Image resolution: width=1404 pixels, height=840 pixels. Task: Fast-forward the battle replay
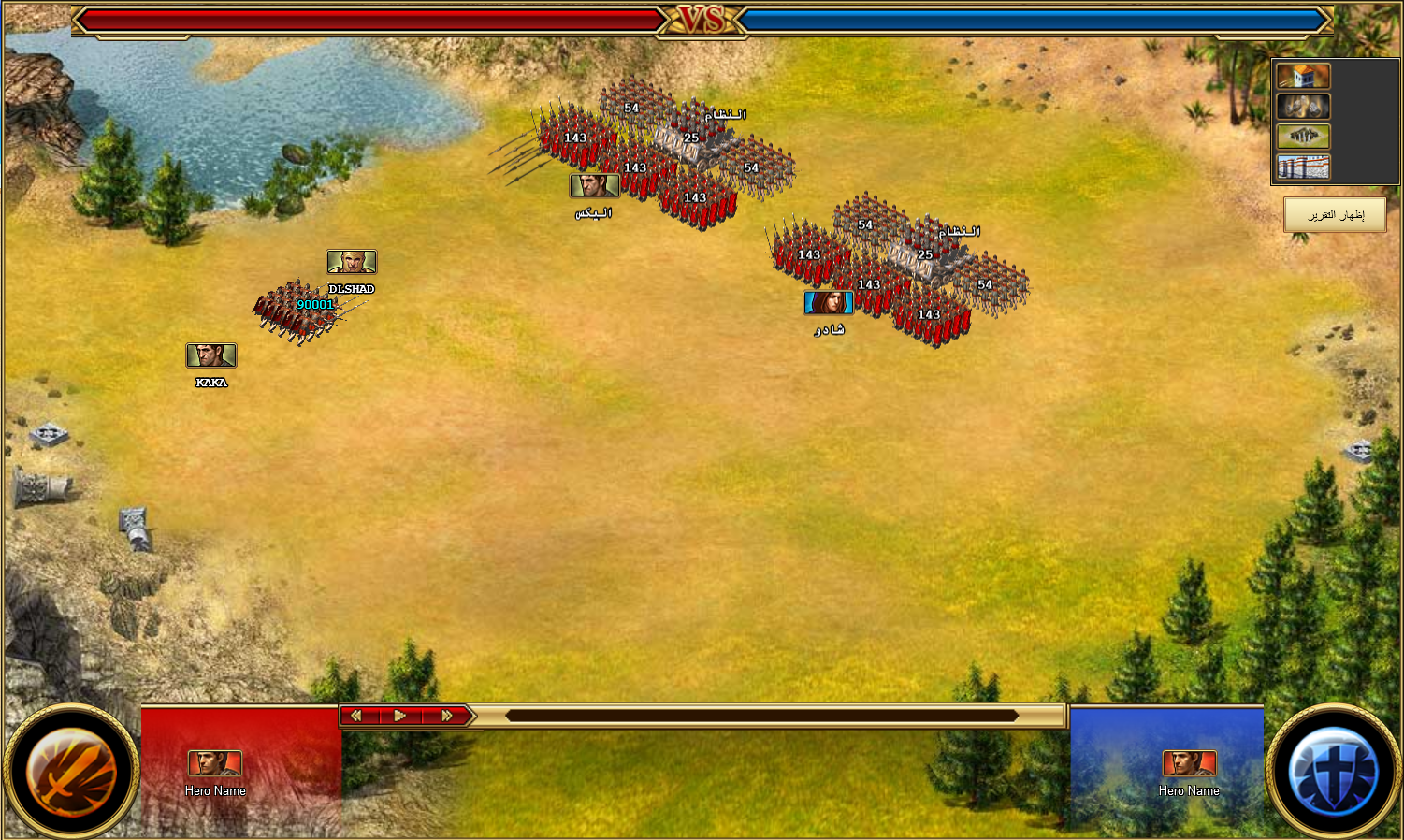pos(447,716)
